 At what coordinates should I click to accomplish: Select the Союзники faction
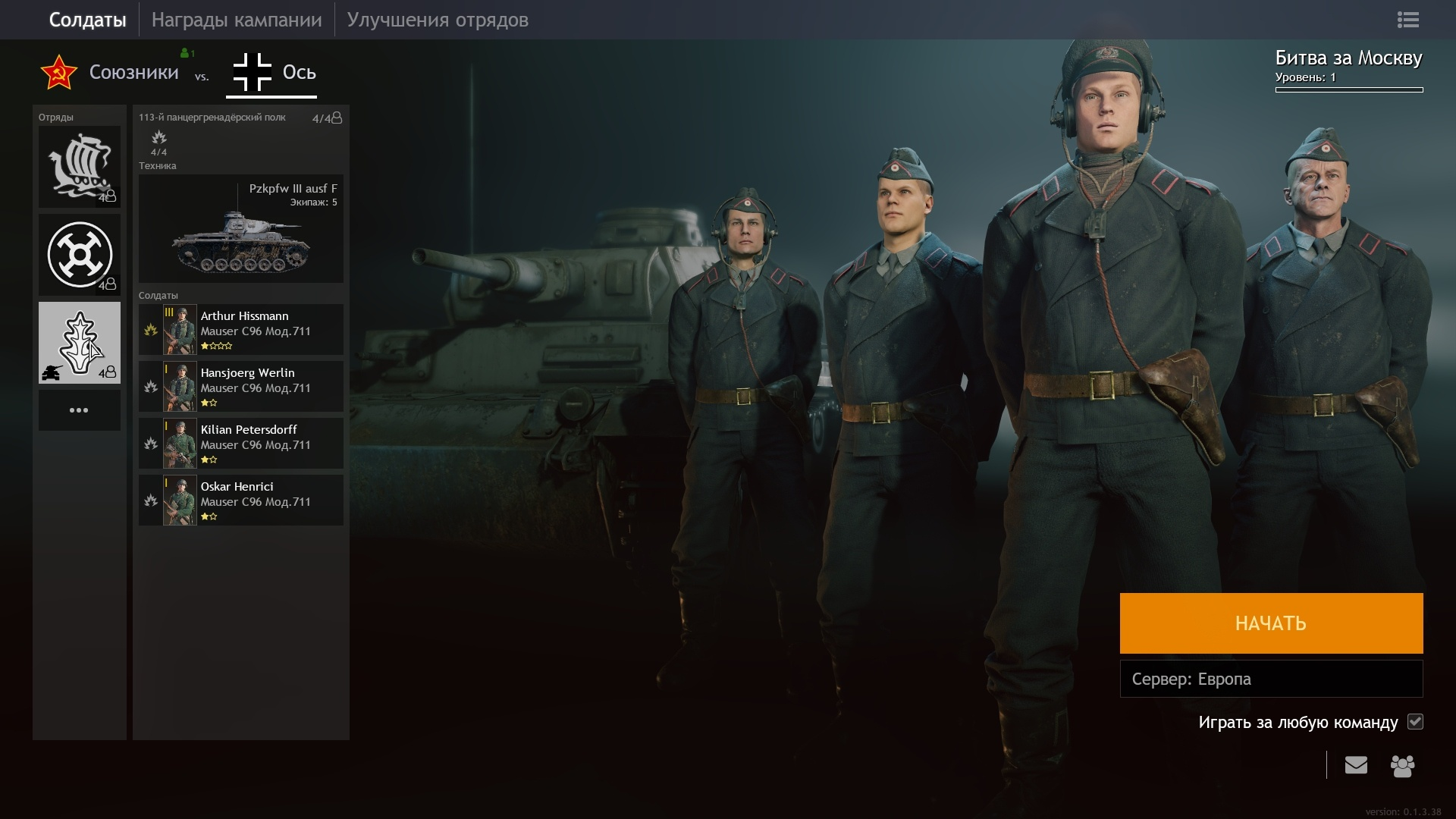111,73
